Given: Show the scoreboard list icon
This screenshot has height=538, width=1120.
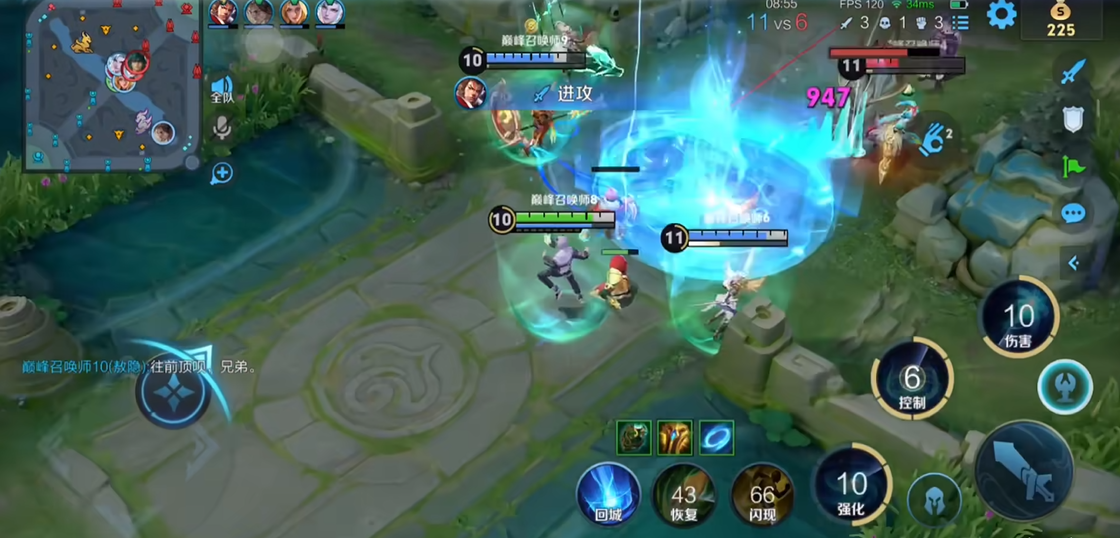Looking at the screenshot, I should [x=960, y=22].
